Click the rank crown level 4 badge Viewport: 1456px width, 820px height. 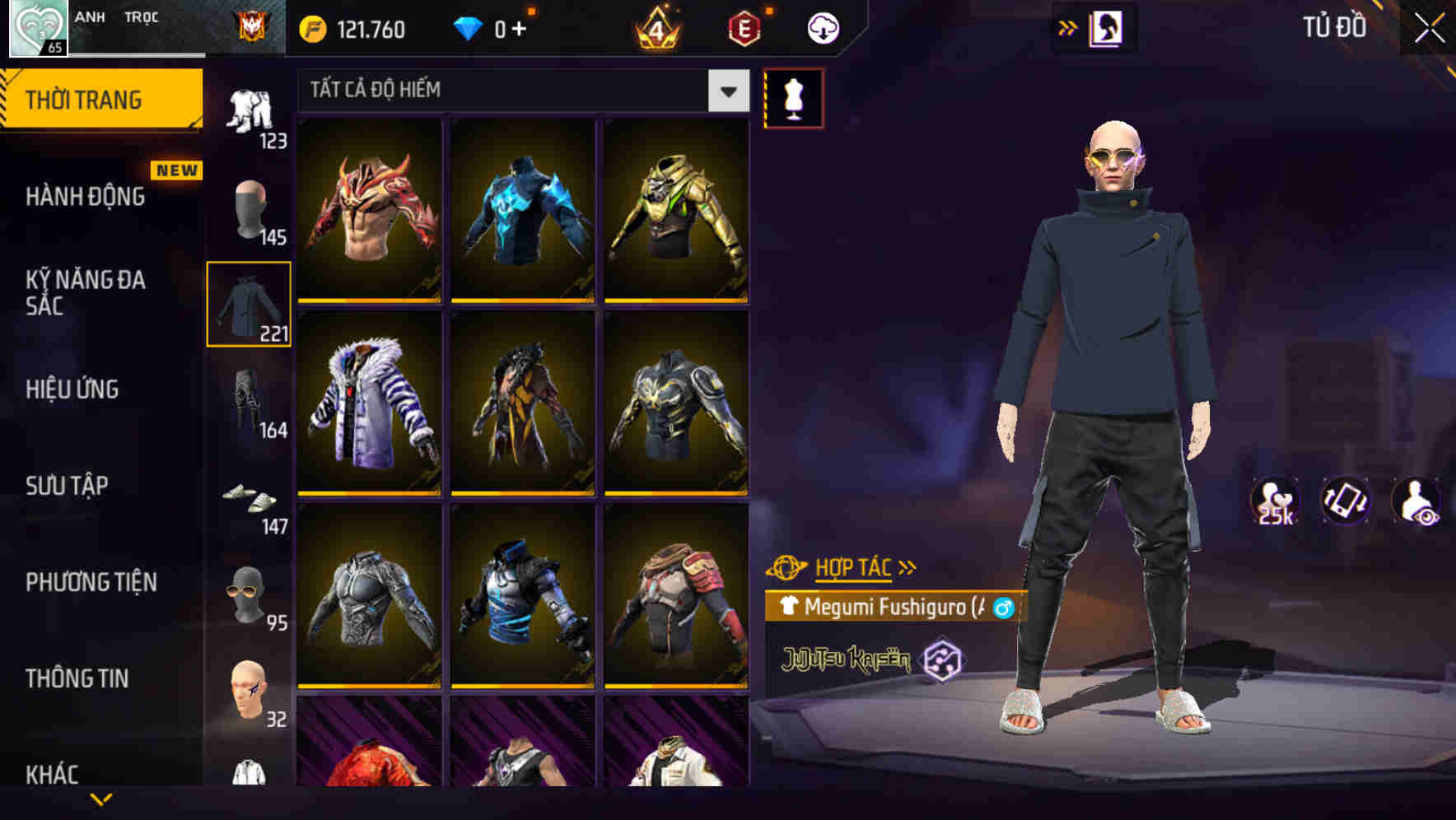pyautogui.click(x=655, y=29)
